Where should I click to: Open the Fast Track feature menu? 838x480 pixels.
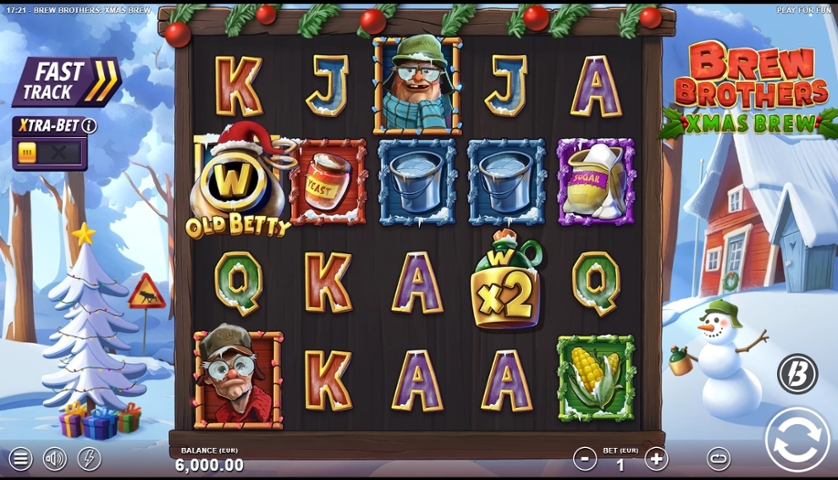click(x=66, y=82)
